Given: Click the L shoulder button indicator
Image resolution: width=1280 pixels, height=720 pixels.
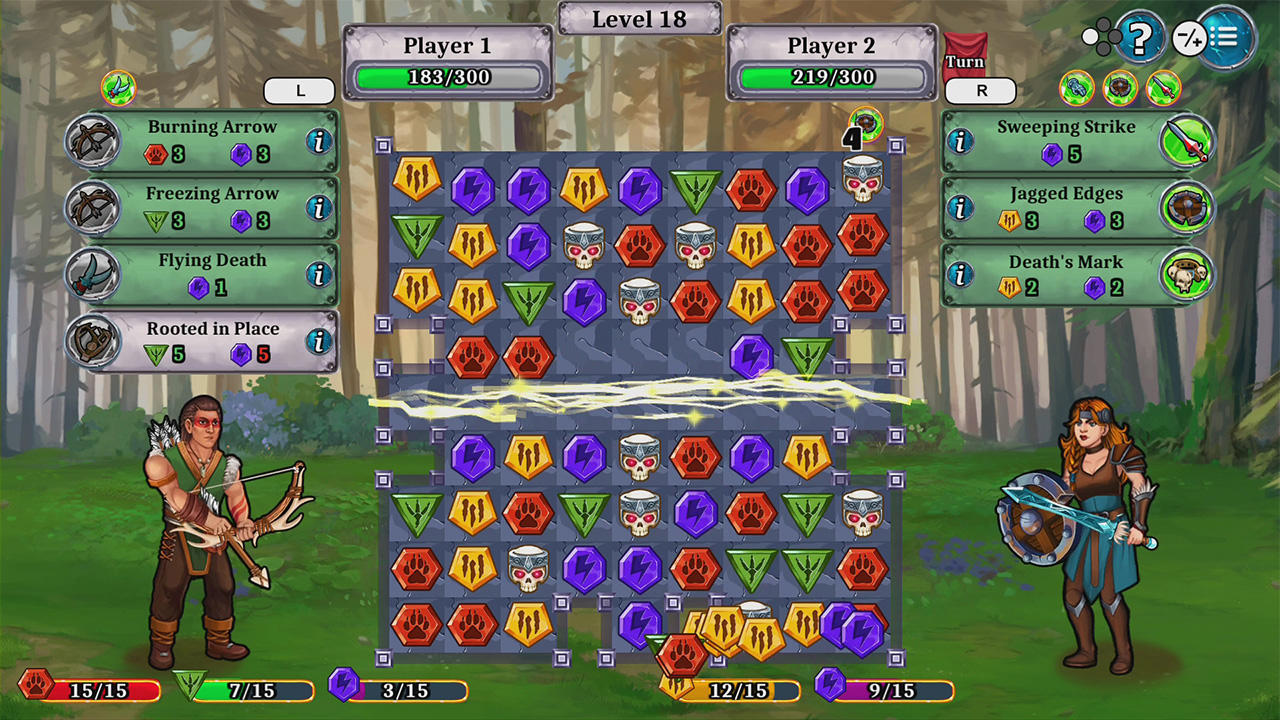Looking at the screenshot, I should tap(299, 90).
